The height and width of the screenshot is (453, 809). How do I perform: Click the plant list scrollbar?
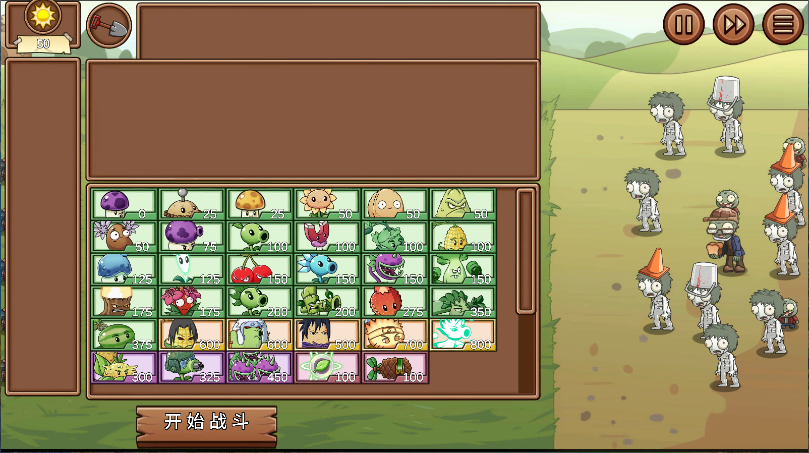[x=525, y=250]
